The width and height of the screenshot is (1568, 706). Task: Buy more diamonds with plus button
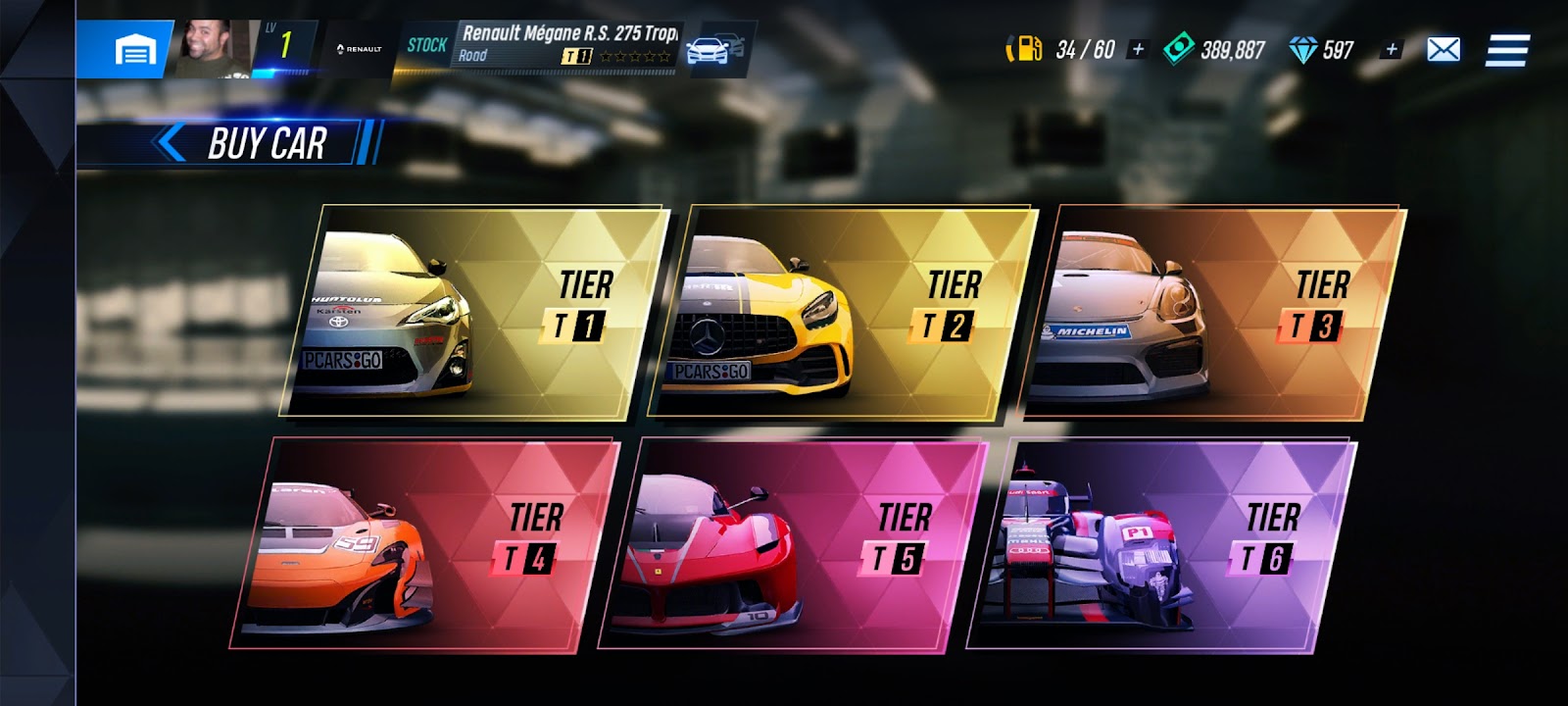click(x=1391, y=49)
